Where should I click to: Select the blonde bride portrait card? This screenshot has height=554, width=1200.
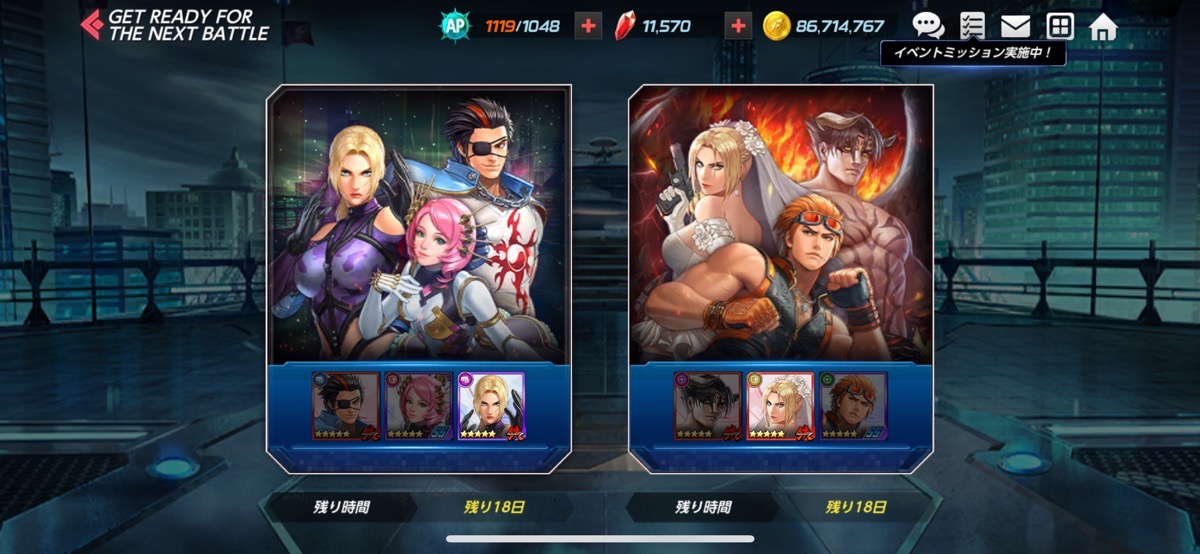781,406
